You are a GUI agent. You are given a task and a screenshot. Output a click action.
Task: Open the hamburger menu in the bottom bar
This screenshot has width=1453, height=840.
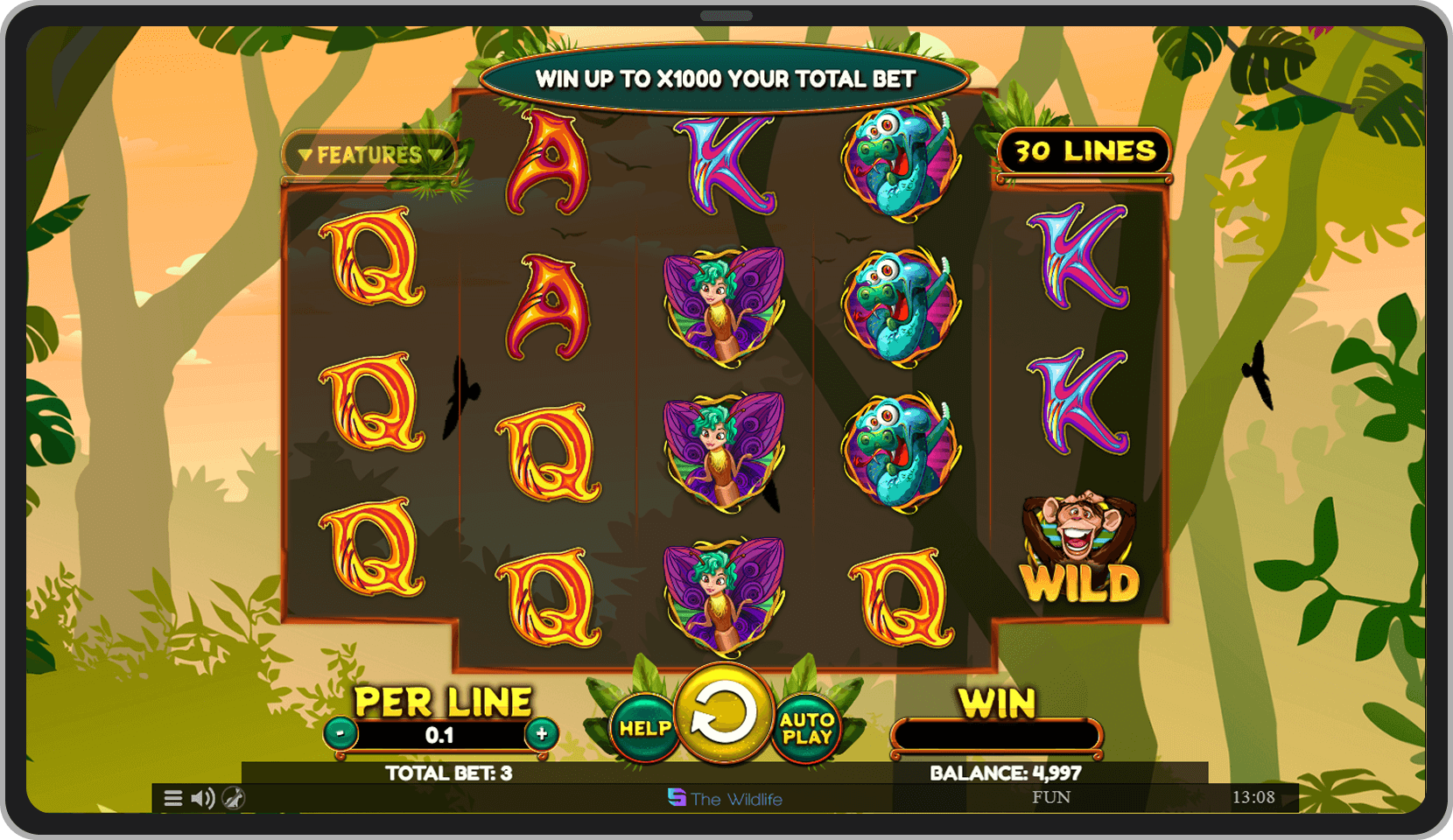click(172, 797)
